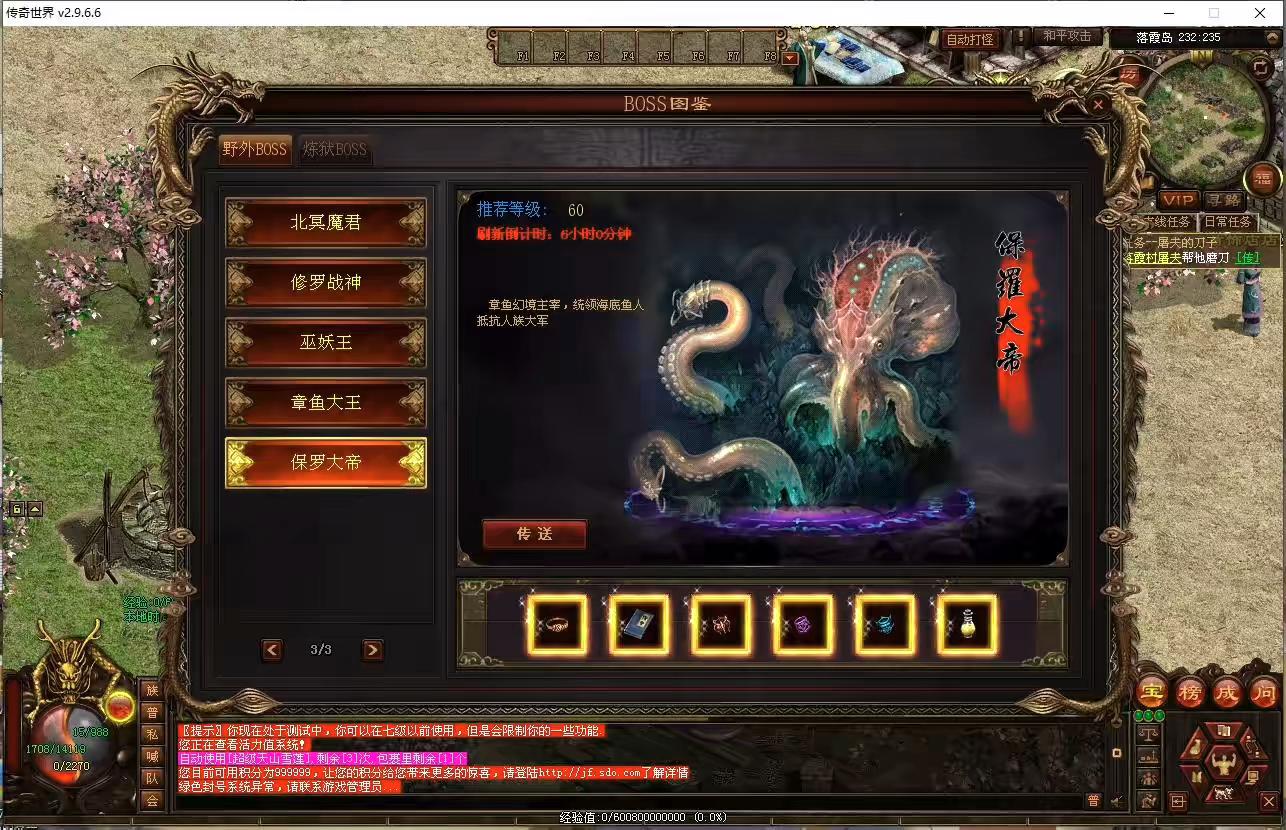View the potion bottle drop item
1286x830 pixels.
pyautogui.click(x=964, y=625)
